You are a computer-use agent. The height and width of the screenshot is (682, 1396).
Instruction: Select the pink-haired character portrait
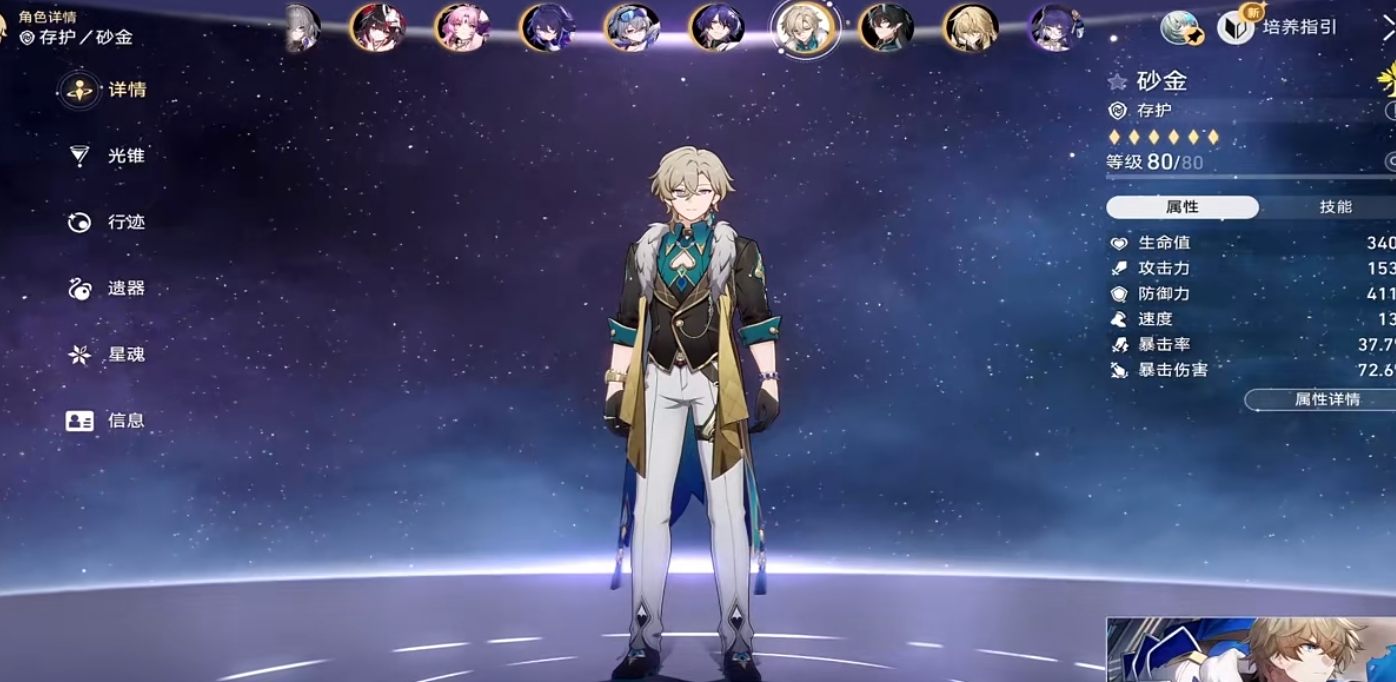(x=462, y=27)
